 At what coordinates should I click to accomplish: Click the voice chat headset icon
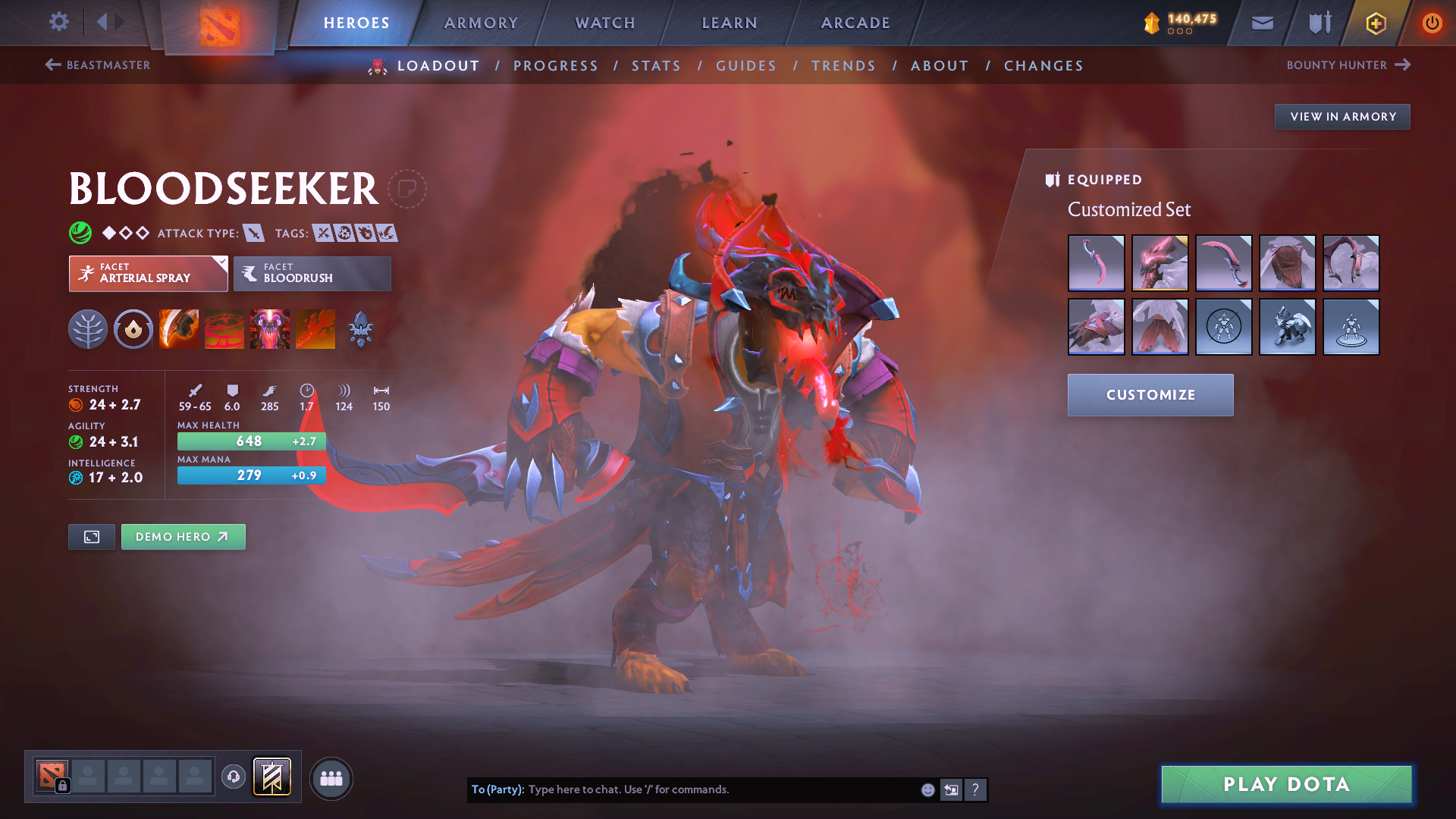tap(233, 777)
